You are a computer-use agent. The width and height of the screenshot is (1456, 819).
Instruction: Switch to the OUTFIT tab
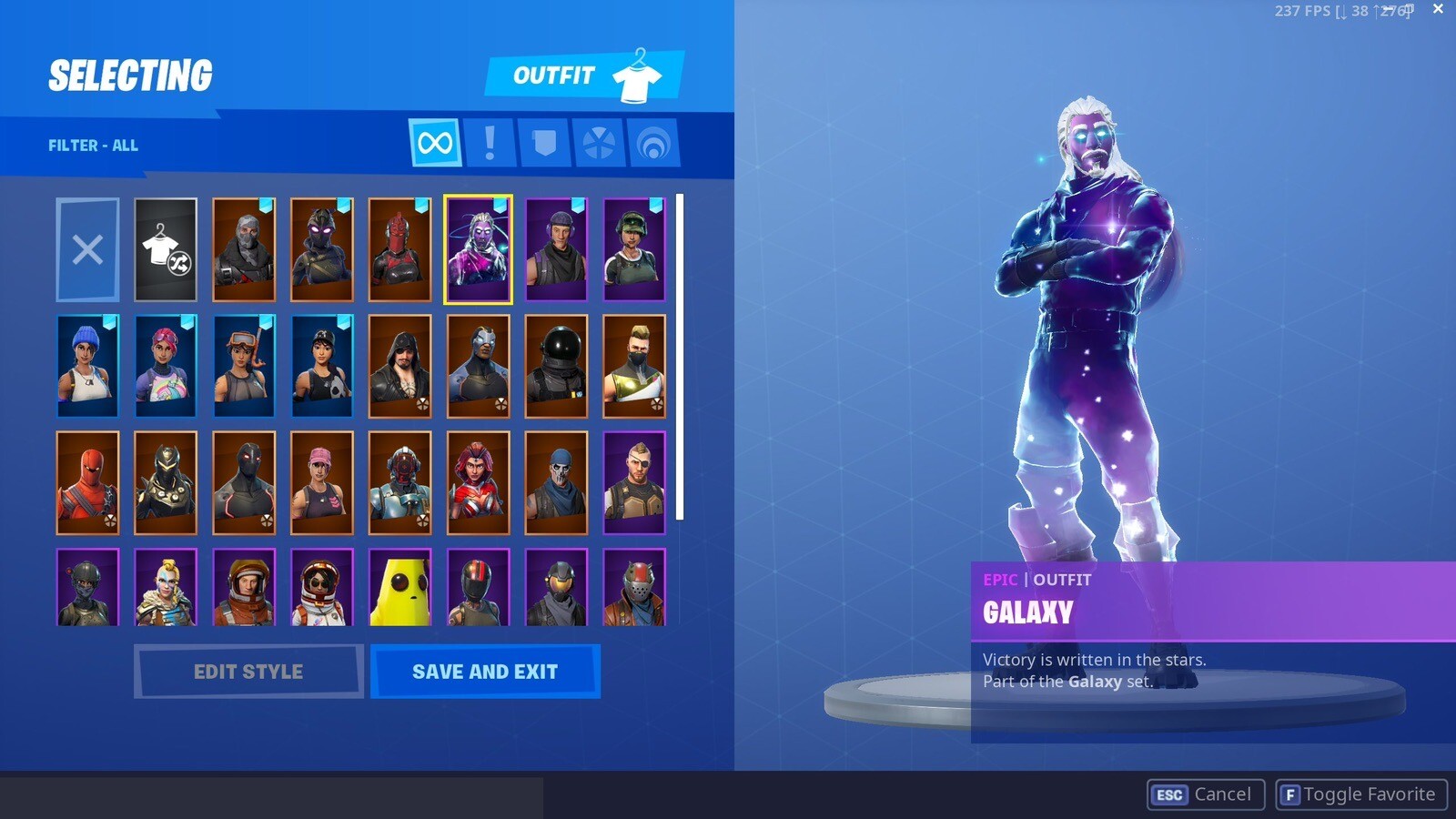tap(554, 76)
